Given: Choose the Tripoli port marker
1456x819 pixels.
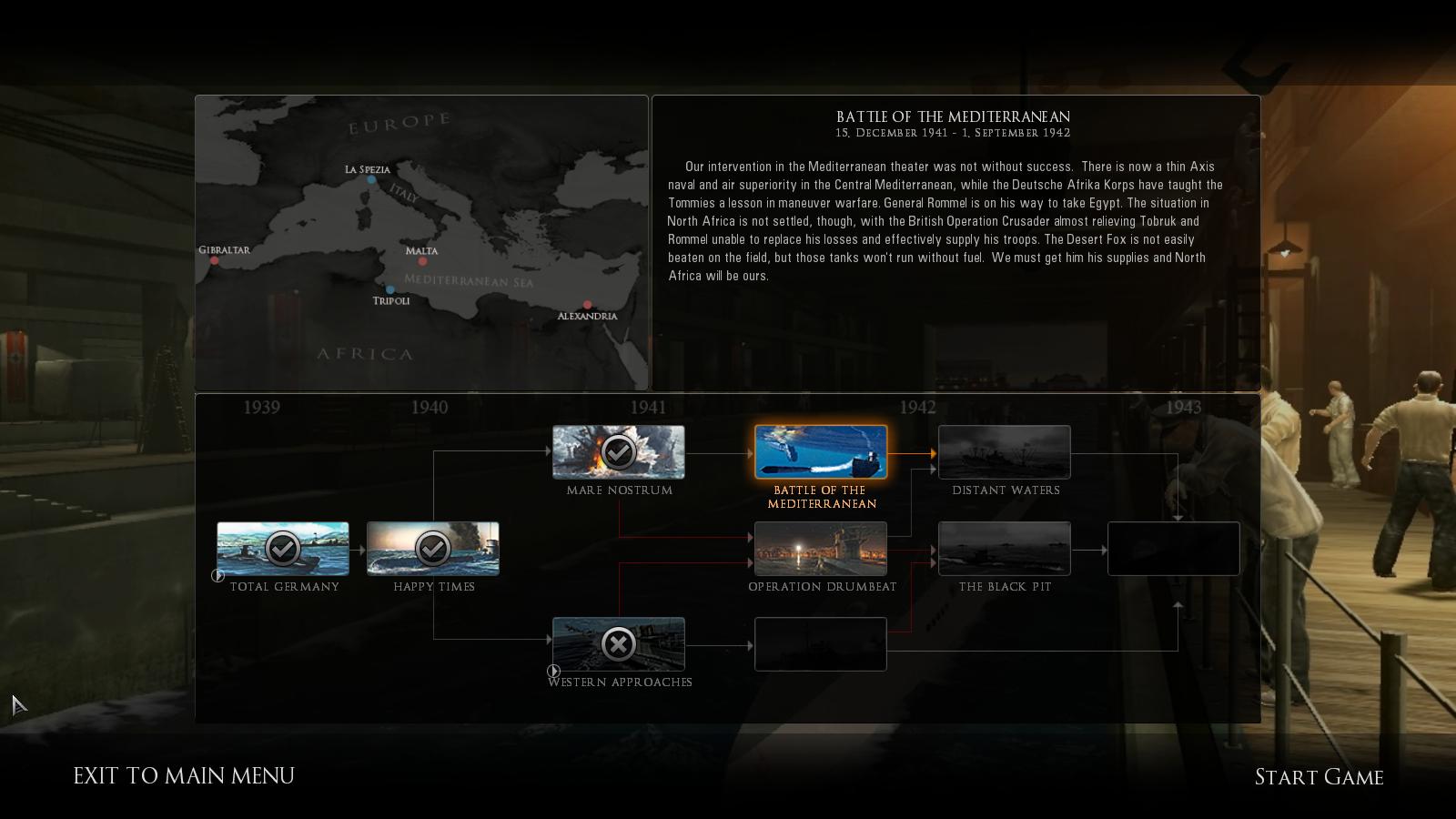Looking at the screenshot, I should [x=390, y=289].
